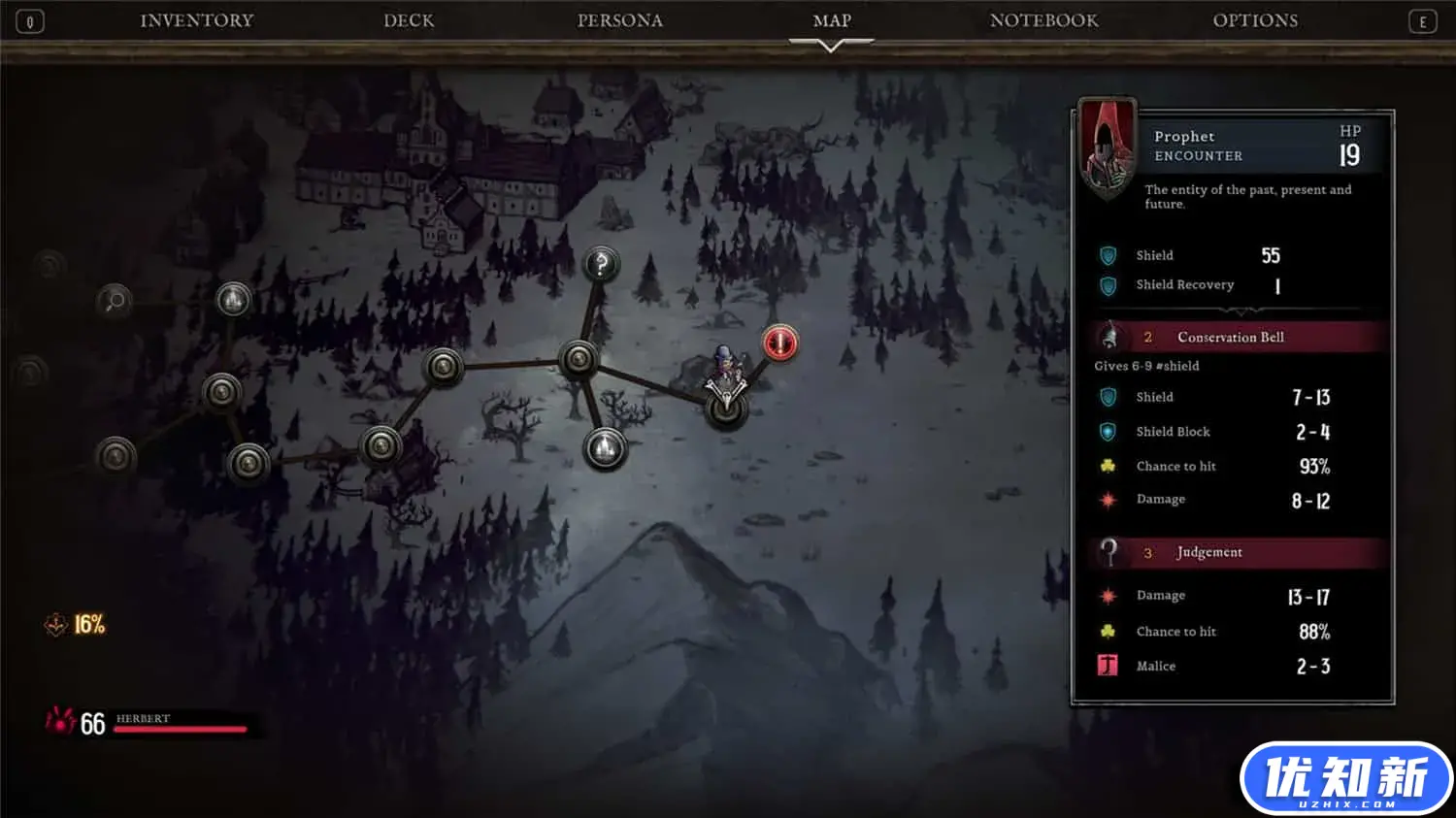This screenshot has height=818, width=1456.
Task: Click the Judgement ability row
Action: click(1240, 552)
